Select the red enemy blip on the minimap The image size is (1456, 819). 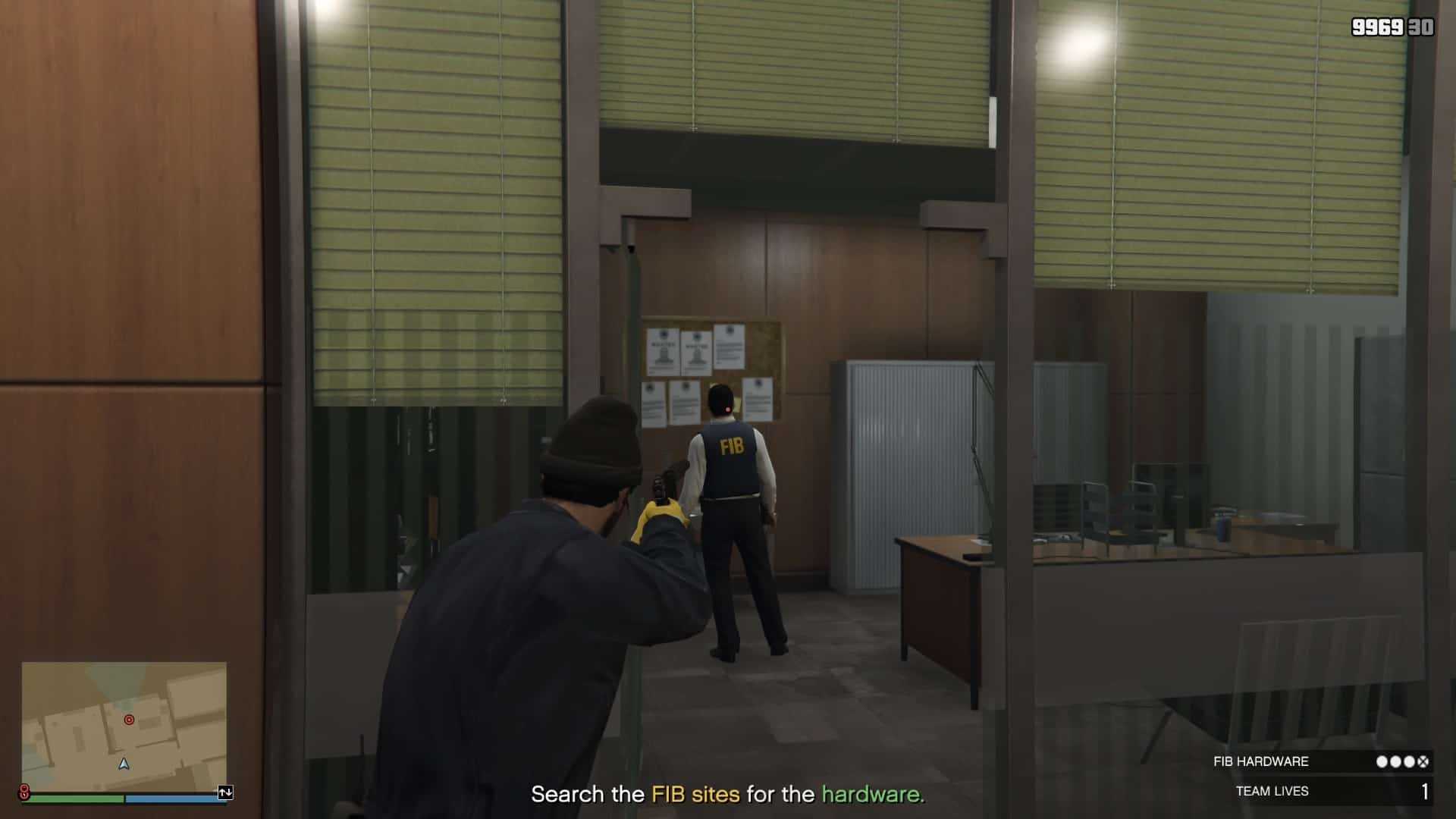[129, 720]
